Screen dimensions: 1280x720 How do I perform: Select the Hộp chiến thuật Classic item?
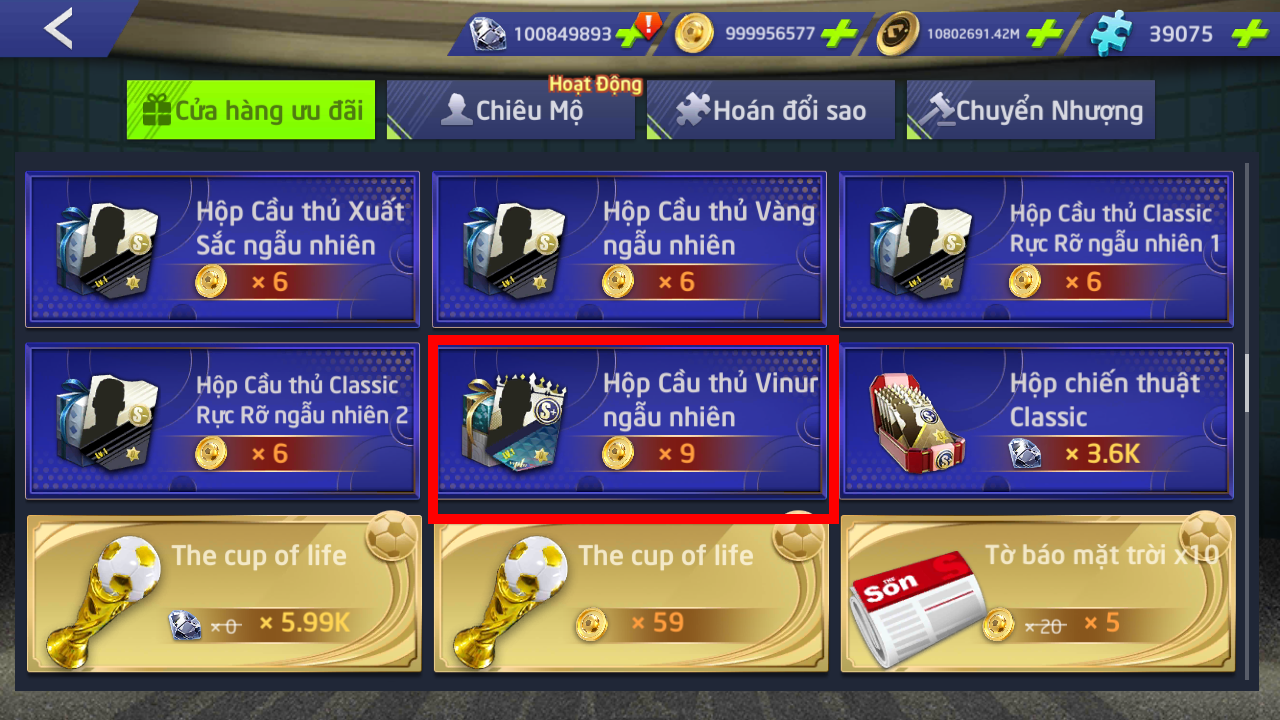[1036, 420]
